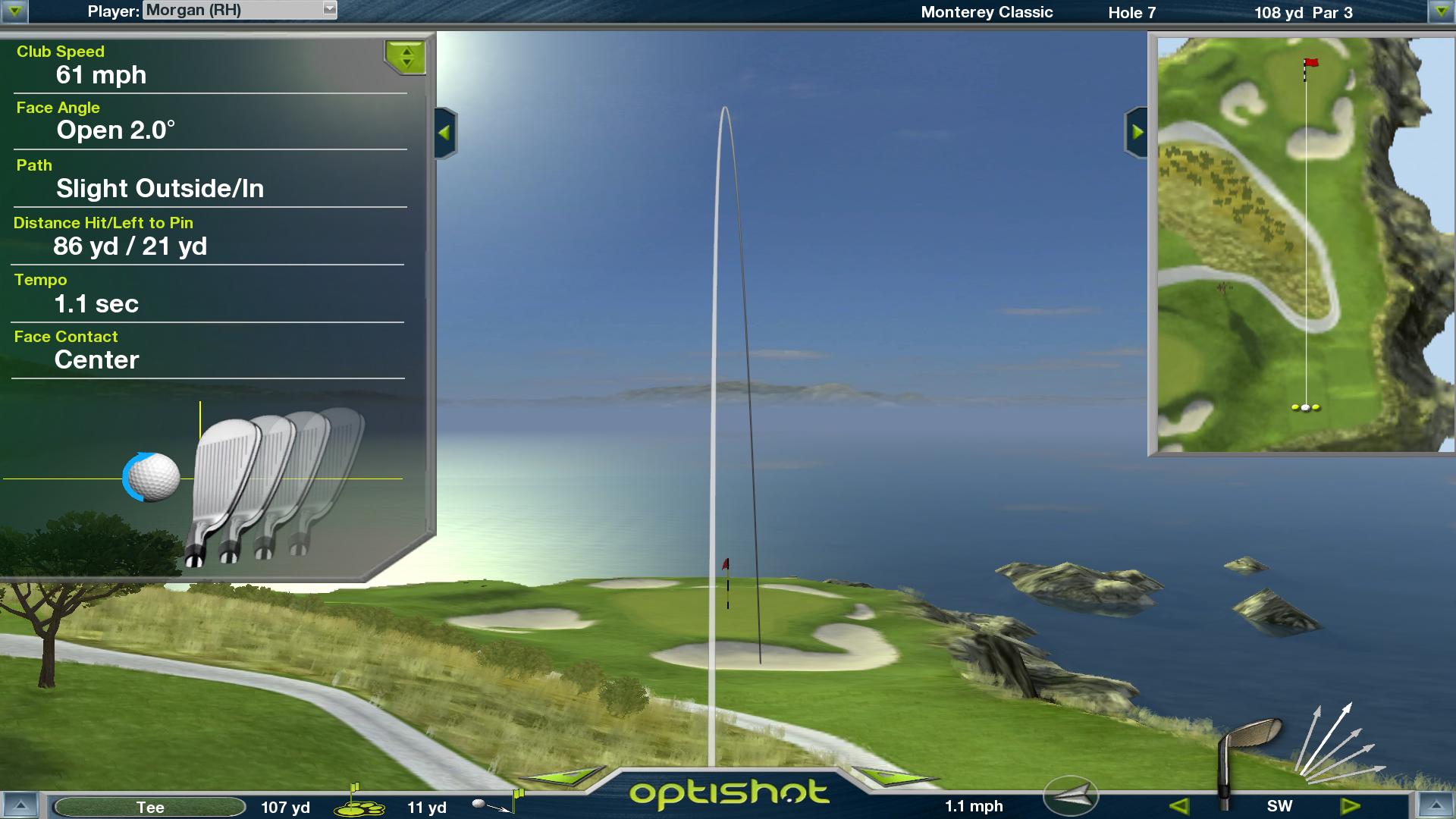Click the right arrow beside the course minimap
The image size is (1456, 819).
[x=1137, y=133]
